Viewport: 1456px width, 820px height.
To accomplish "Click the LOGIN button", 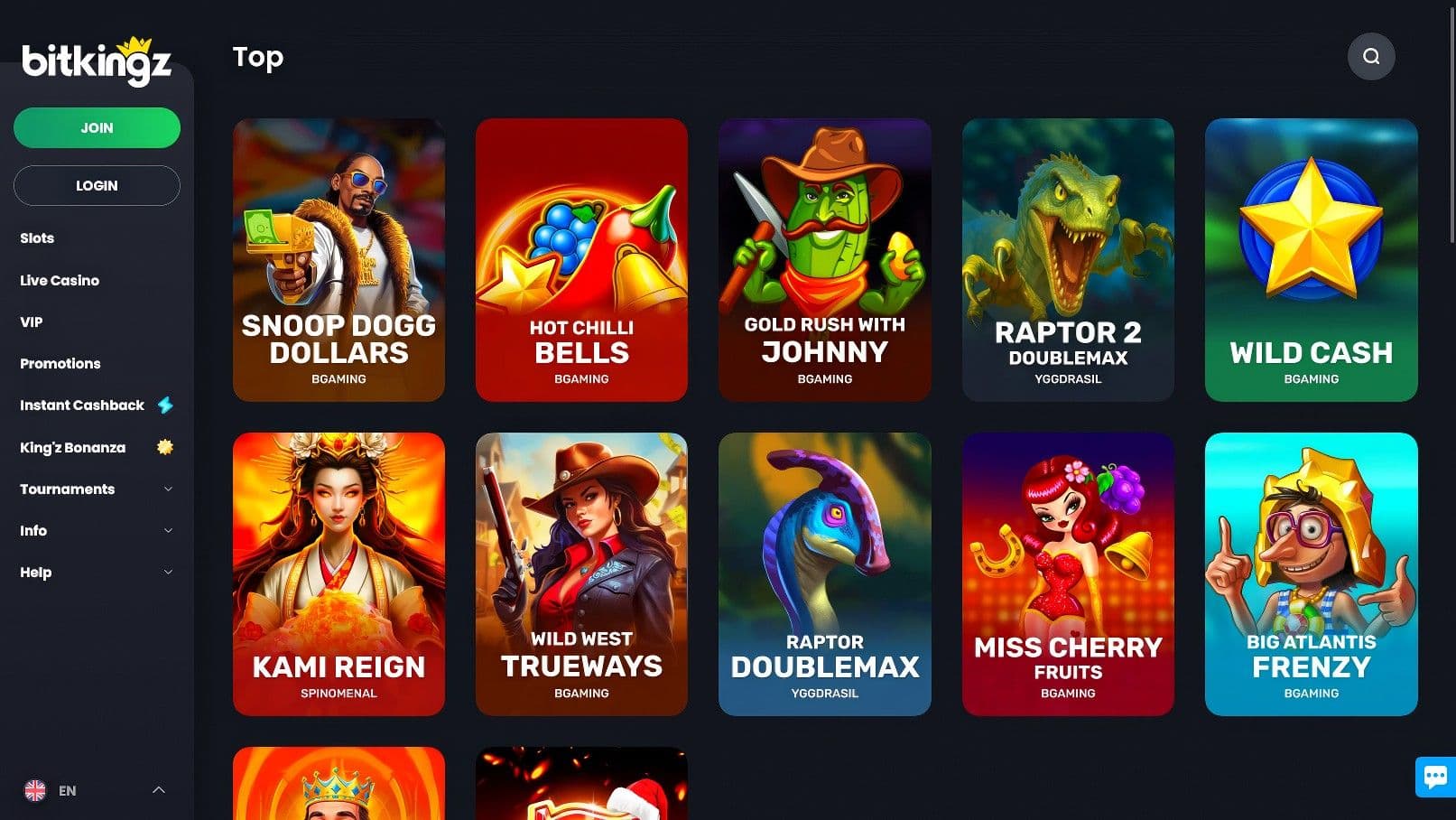I will coord(97,185).
